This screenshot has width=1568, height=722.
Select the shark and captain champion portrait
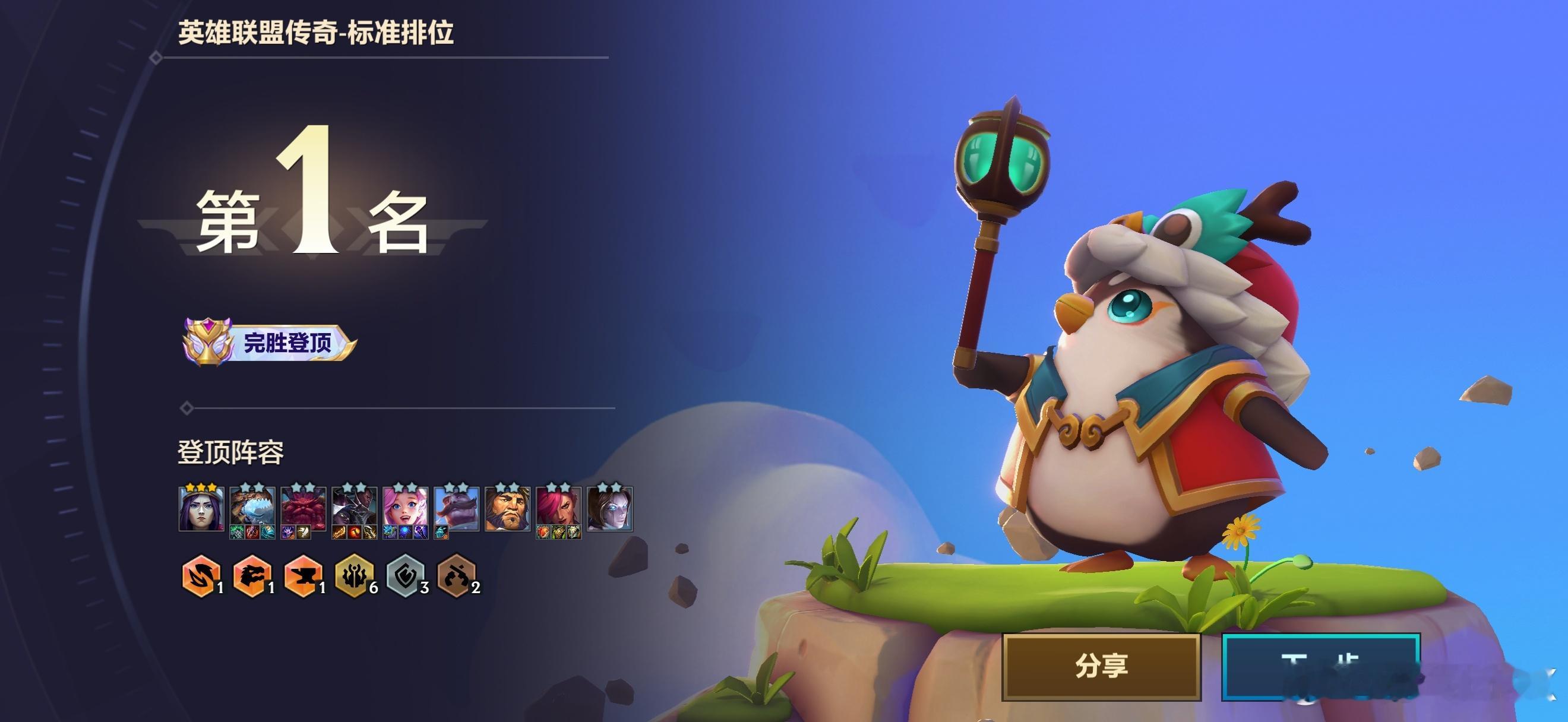tap(252, 509)
